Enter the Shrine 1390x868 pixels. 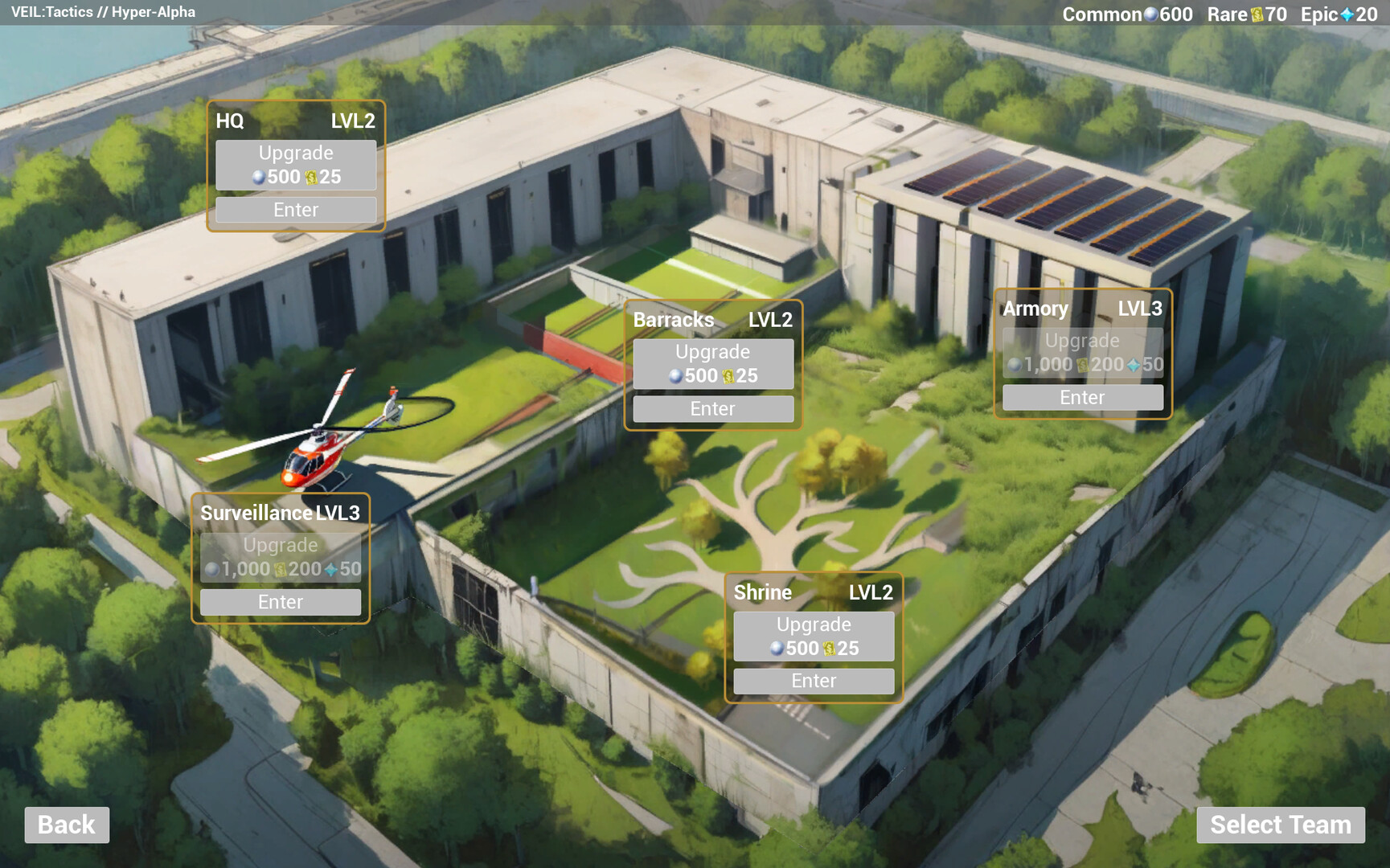[813, 681]
